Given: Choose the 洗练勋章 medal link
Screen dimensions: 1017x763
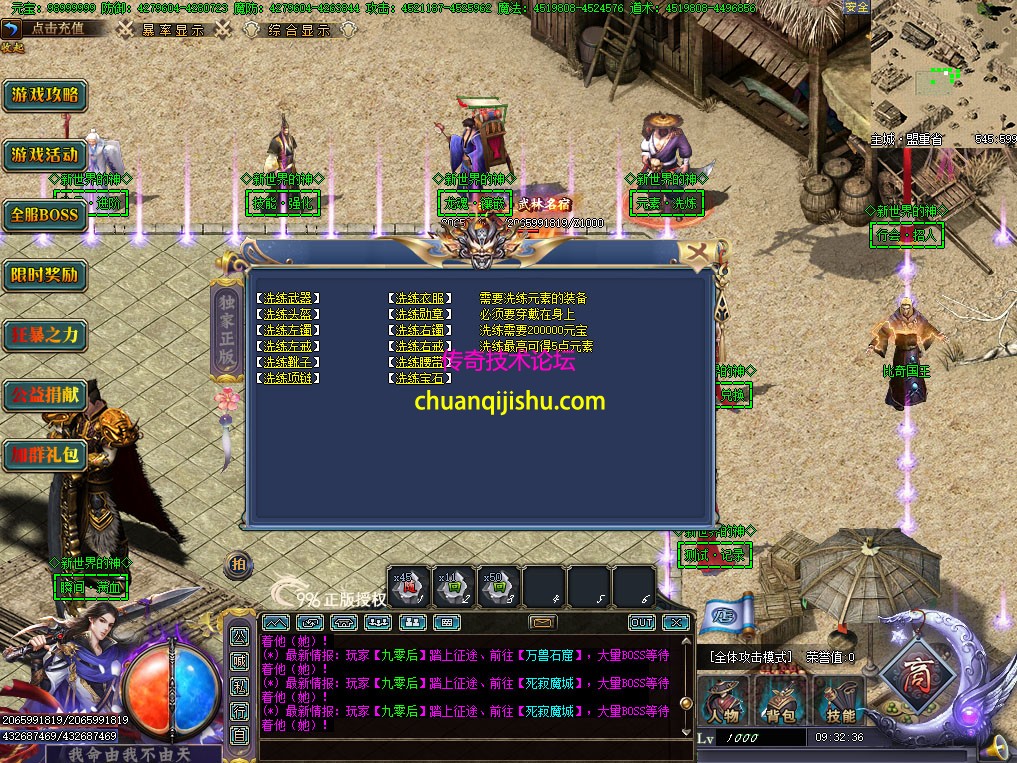Looking at the screenshot, I should [x=418, y=314].
